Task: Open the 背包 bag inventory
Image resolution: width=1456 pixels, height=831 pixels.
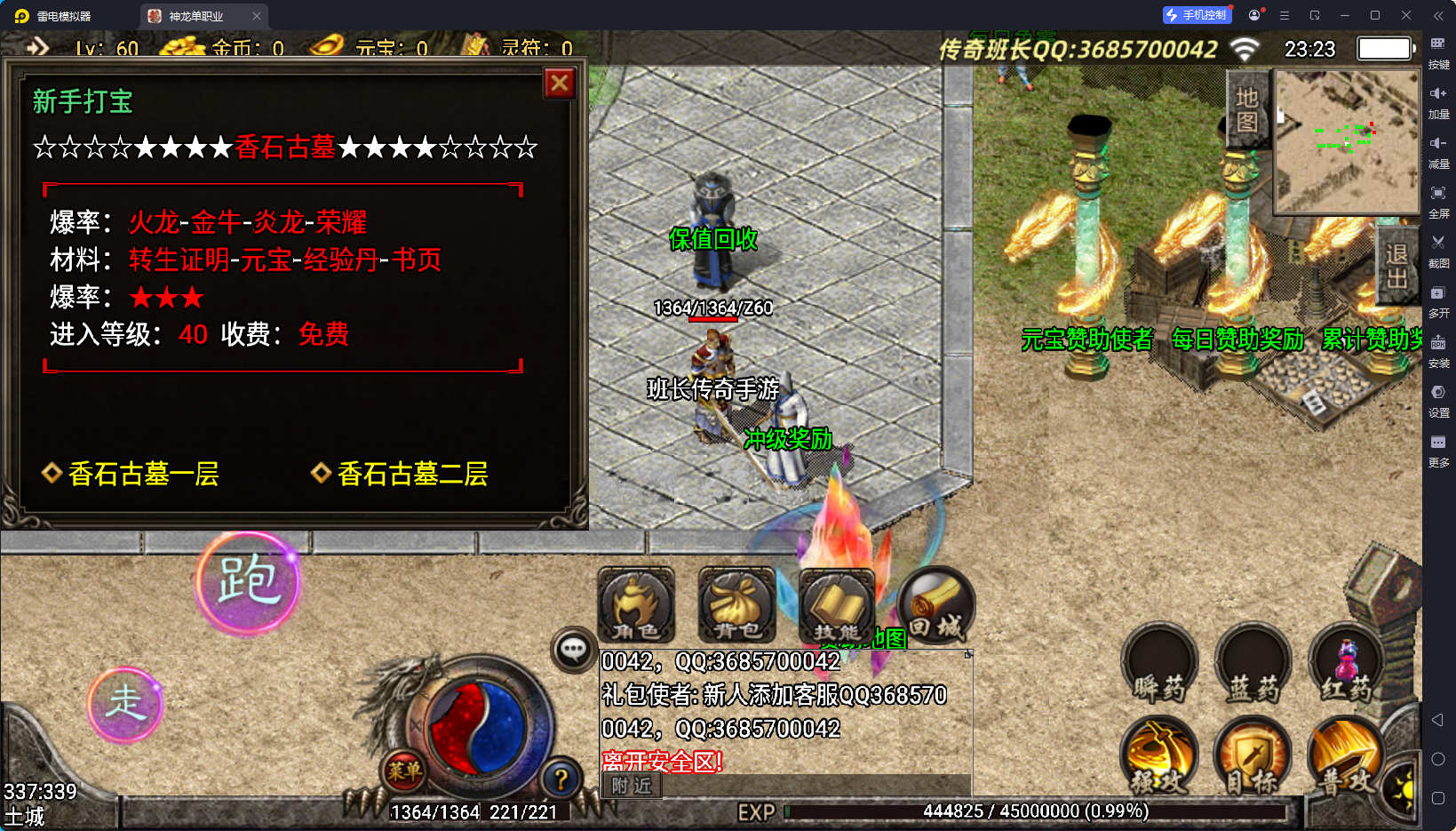Action: [x=736, y=605]
